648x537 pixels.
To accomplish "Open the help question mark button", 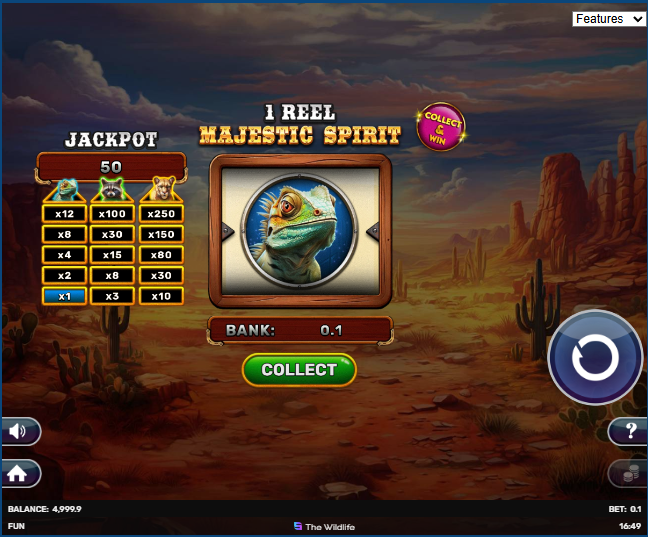I will [629, 431].
